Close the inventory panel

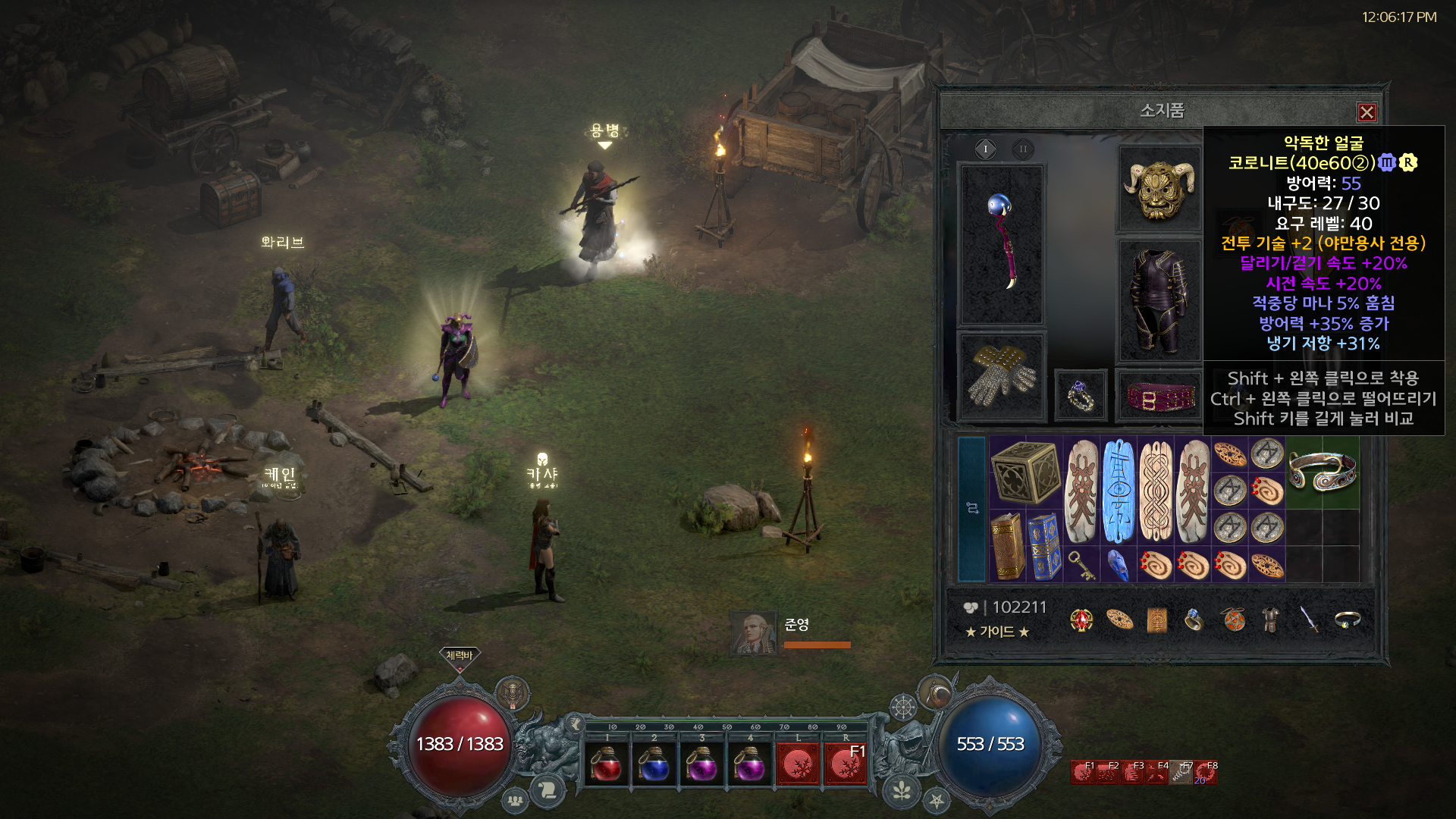point(1367,112)
